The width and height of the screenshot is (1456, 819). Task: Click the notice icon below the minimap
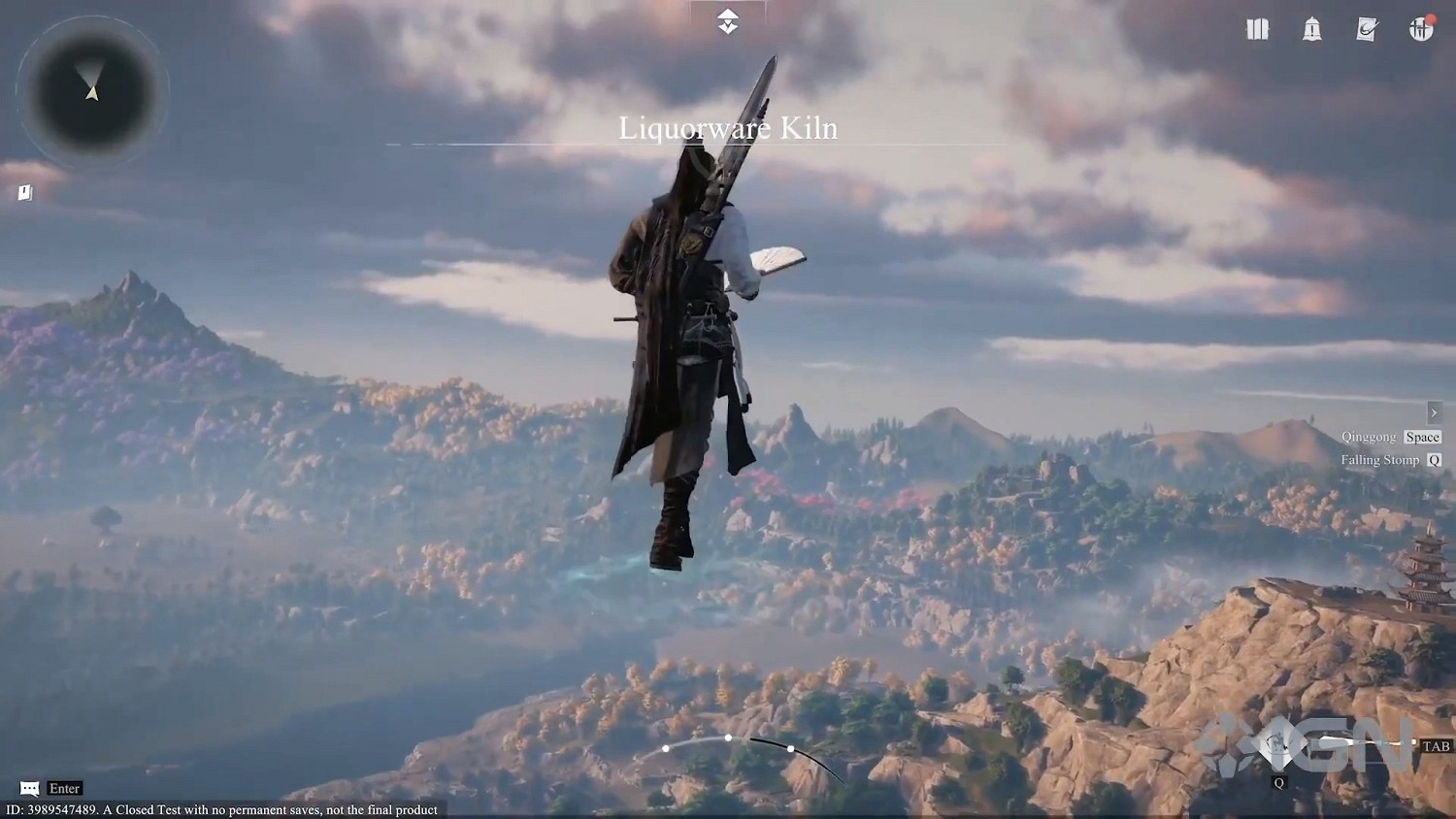[23, 192]
